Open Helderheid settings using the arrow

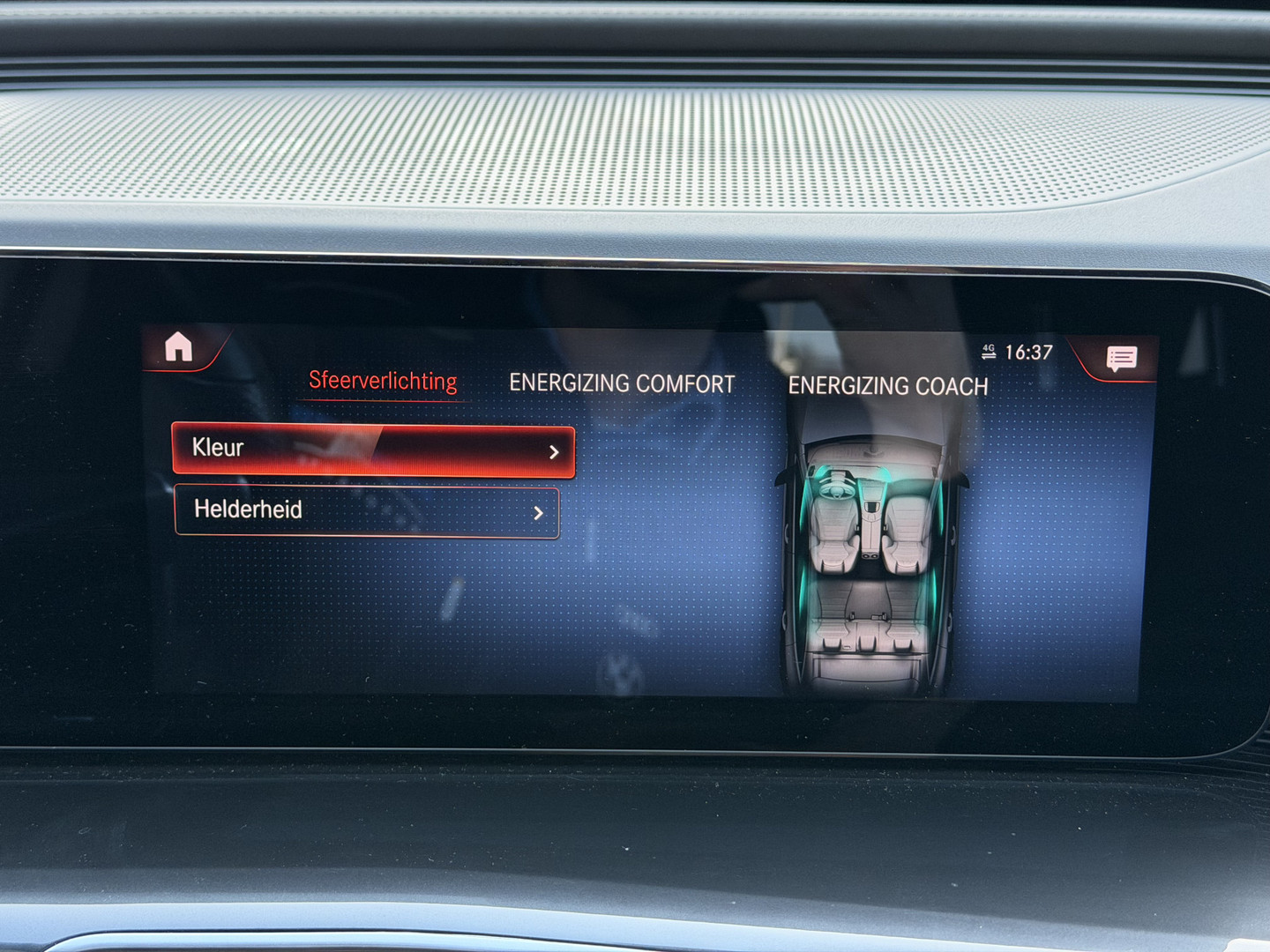pyautogui.click(x=541, y=513)
